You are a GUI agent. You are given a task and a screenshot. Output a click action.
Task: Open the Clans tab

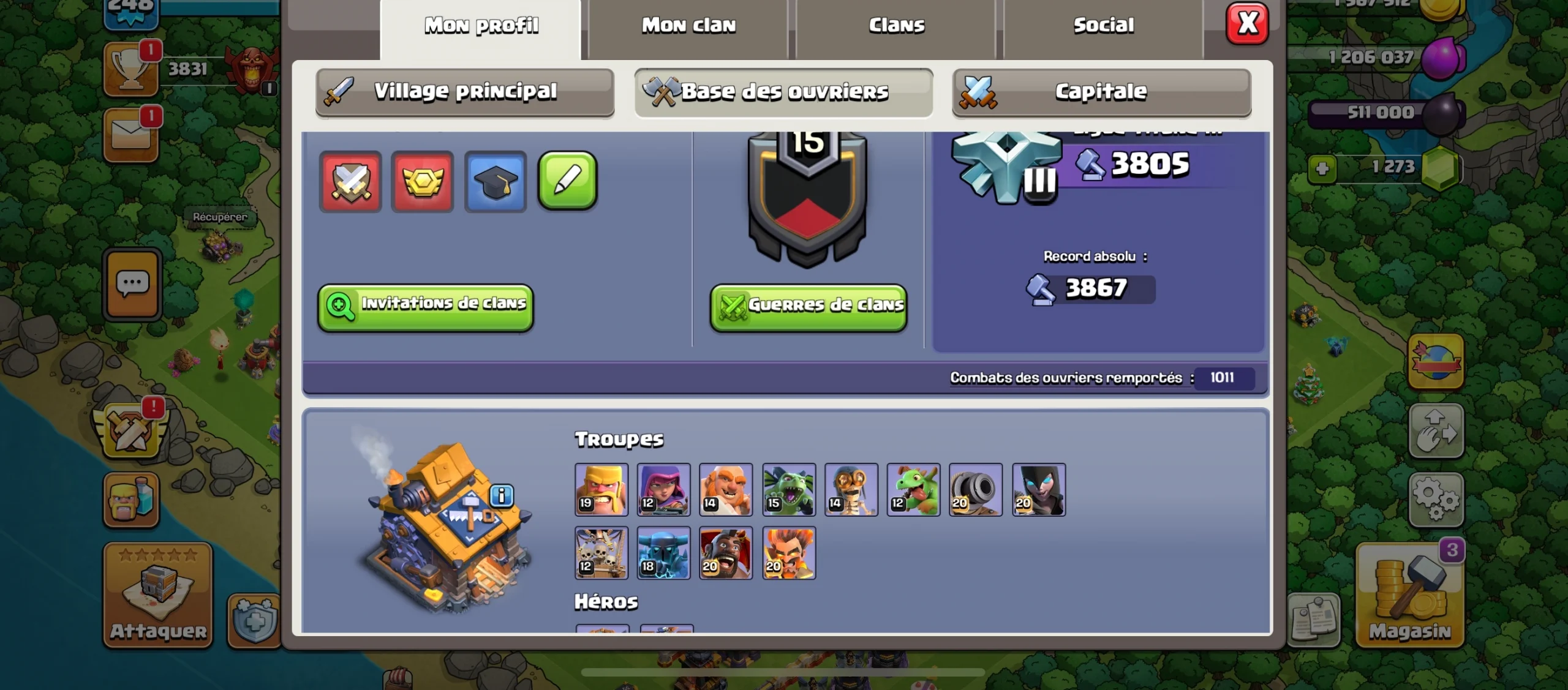tap(897, 26)
